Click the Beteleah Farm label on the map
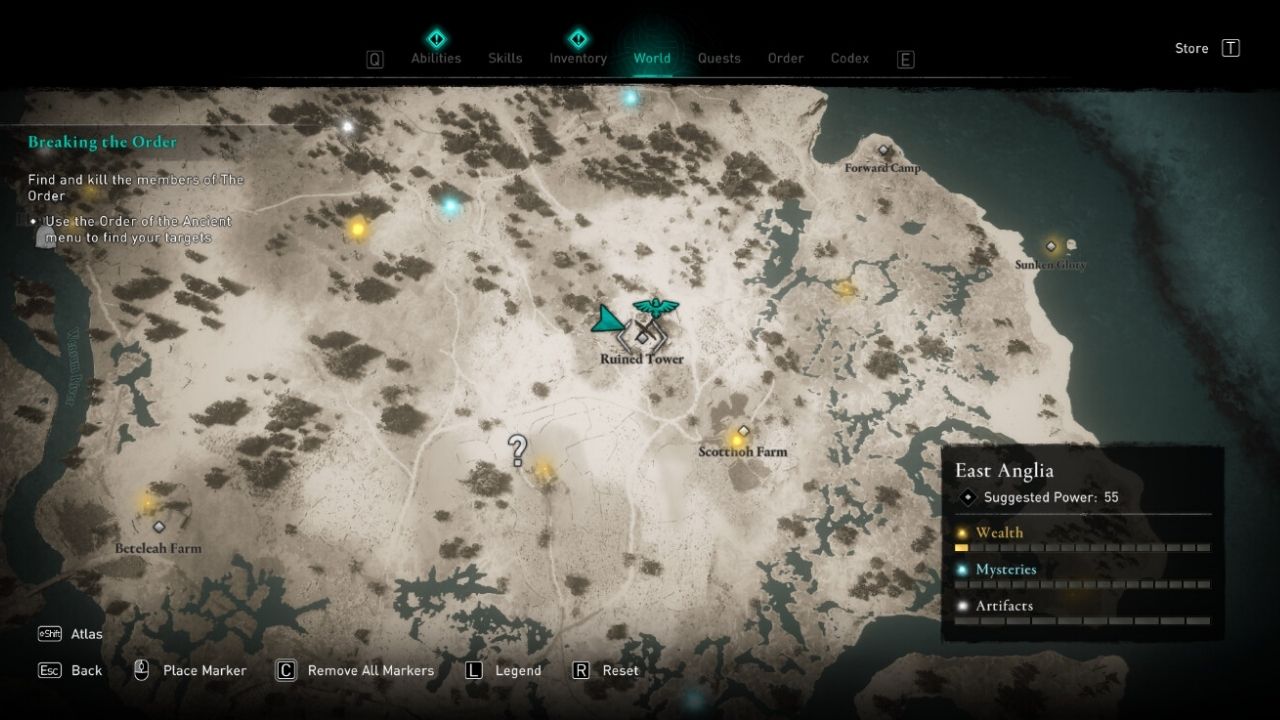The image size is (1280, 720). coord(158,548)
